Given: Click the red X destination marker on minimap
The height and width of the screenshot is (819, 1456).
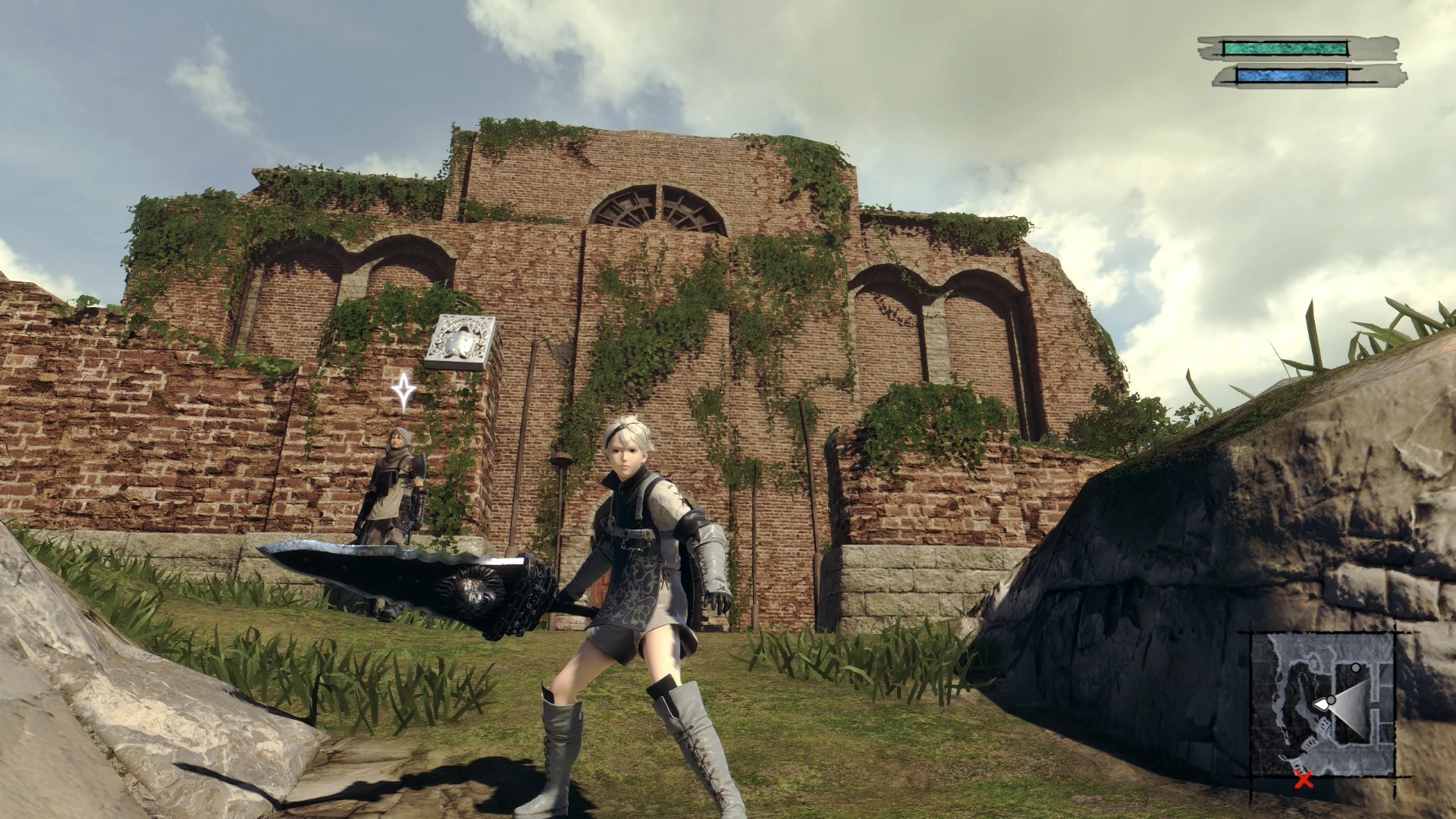Looking at the screenshot, I should (x=1304, y=781).
